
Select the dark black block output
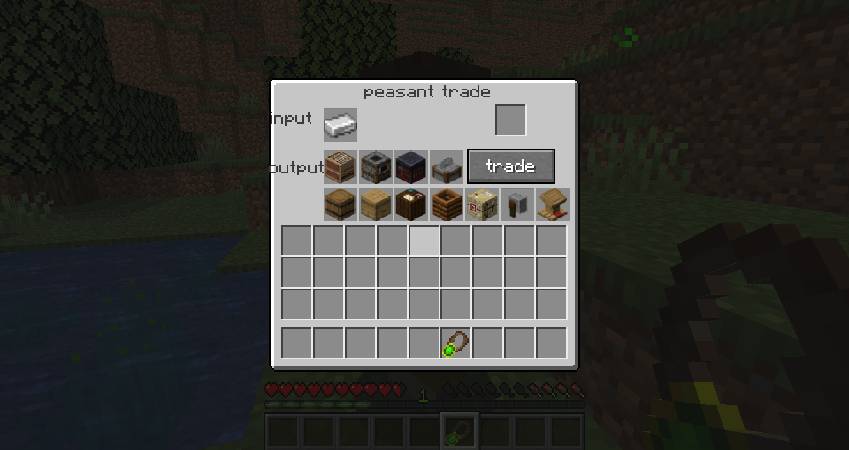coord(411,166)
